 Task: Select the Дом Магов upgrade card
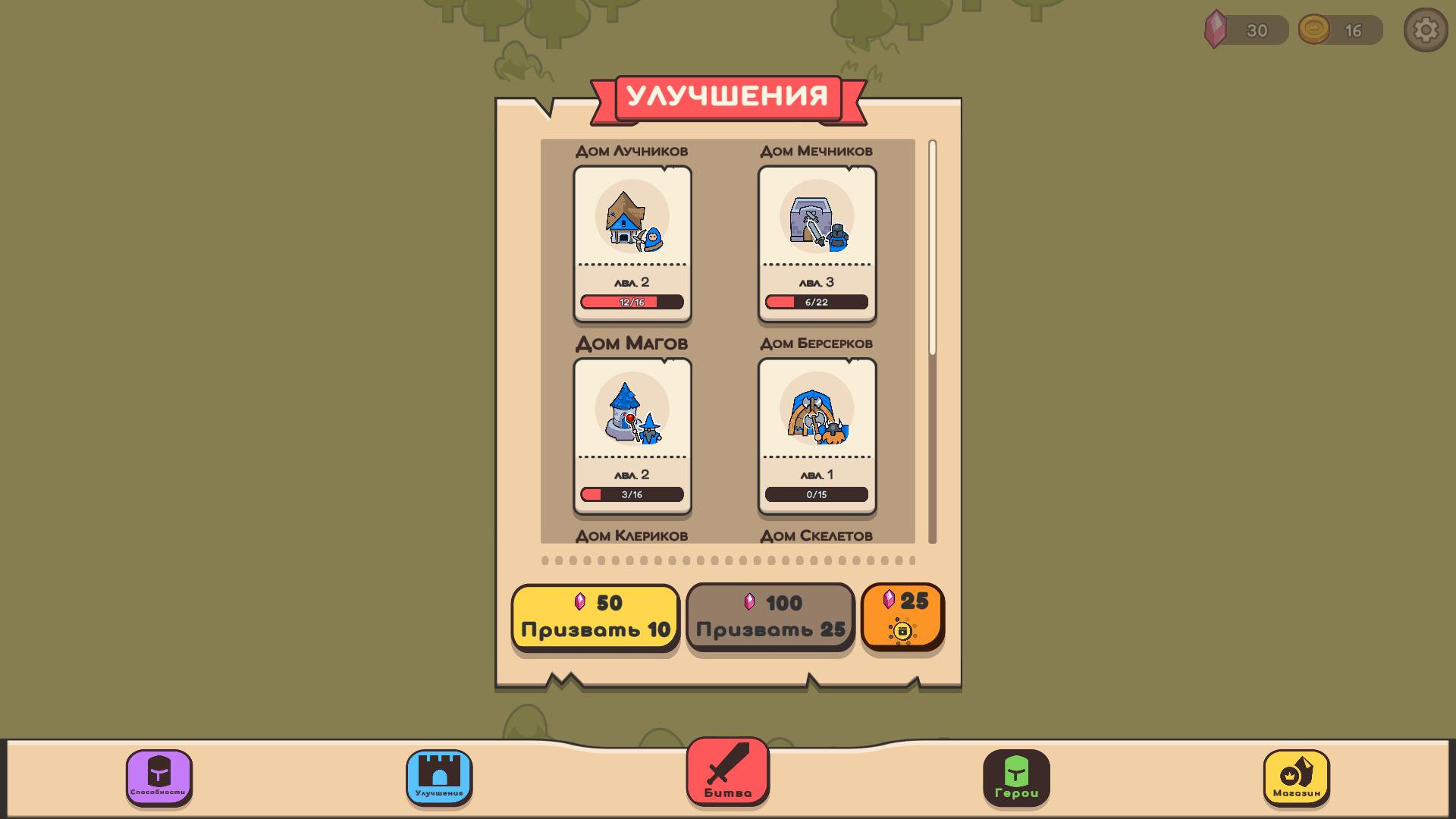pyautogui.click(x=632, y=436)
